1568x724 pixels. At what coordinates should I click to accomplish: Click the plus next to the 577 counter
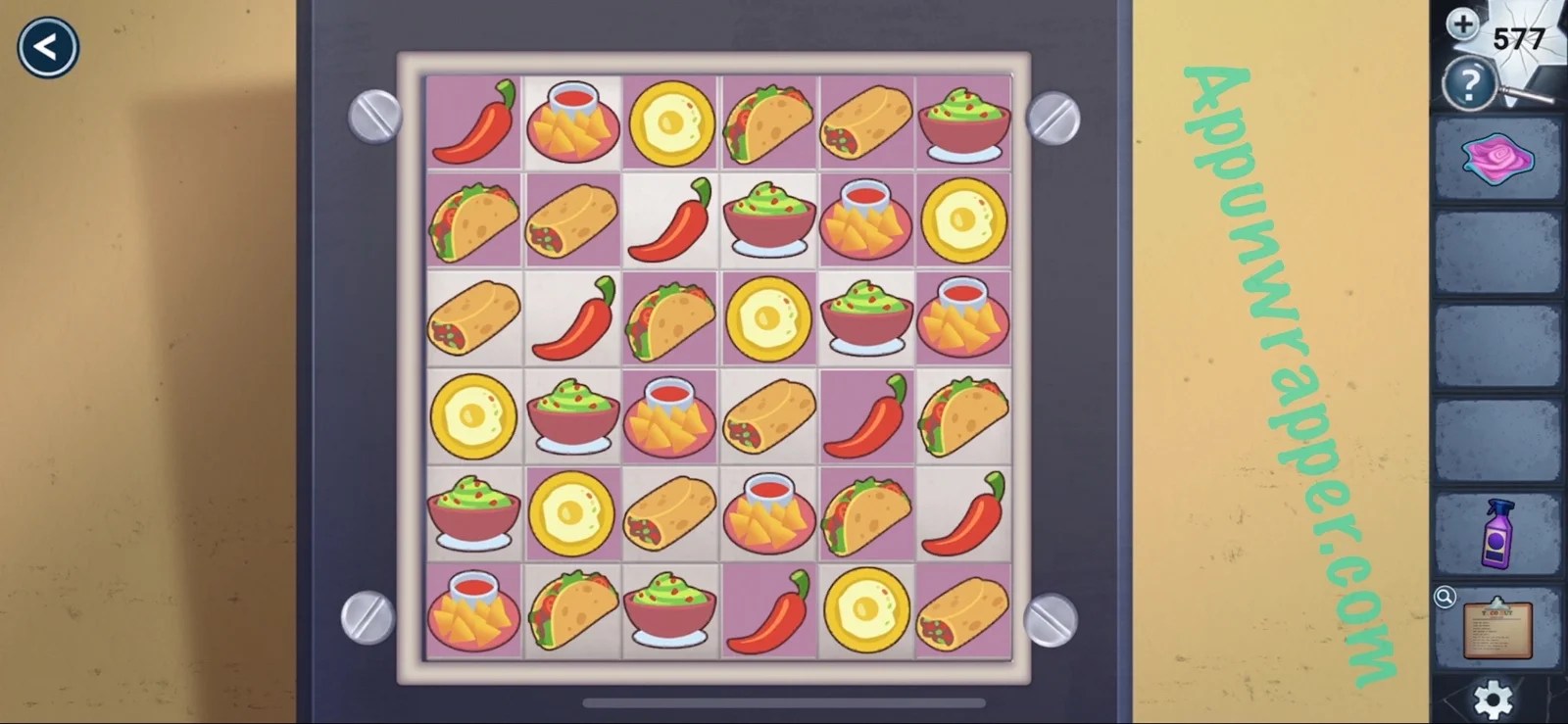[1462, 22]
